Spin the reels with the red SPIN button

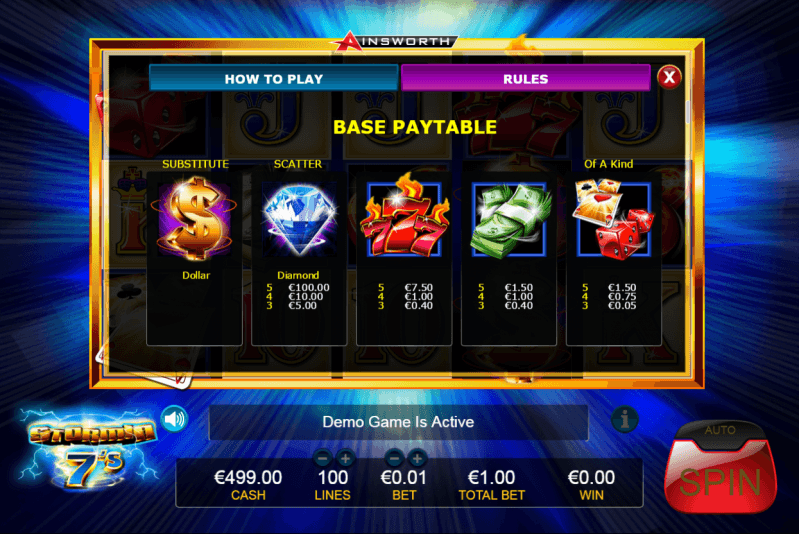[721, 483]
